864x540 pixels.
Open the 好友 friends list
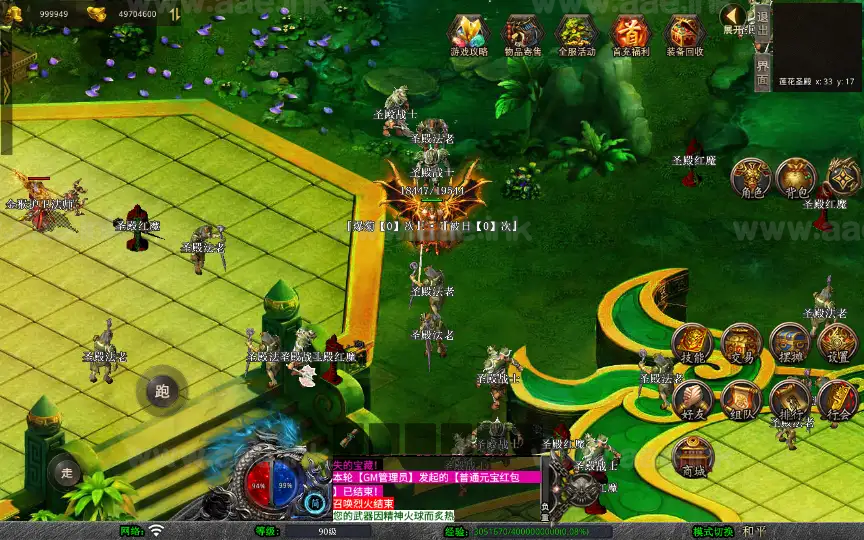tap(692, 399)
